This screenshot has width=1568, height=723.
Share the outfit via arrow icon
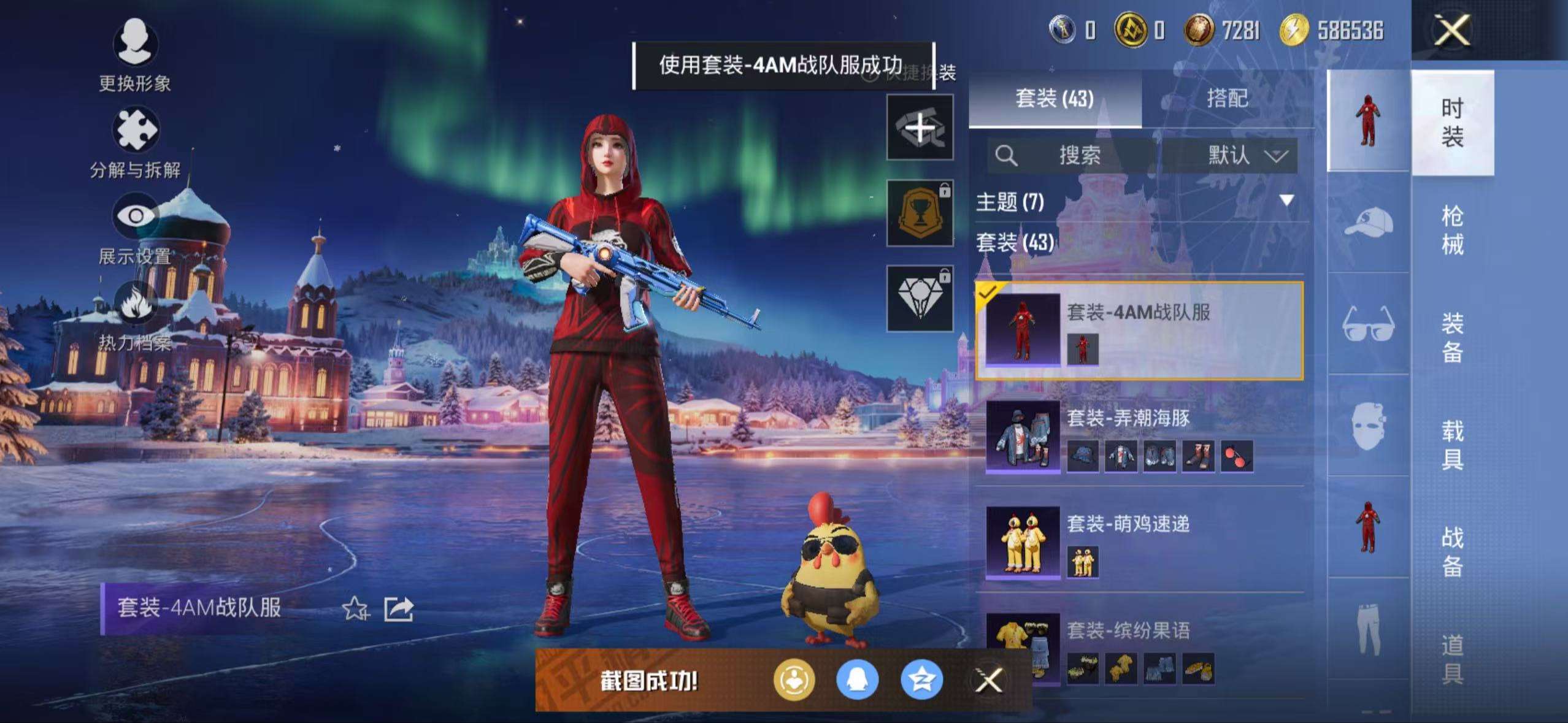tap(399, 609)
